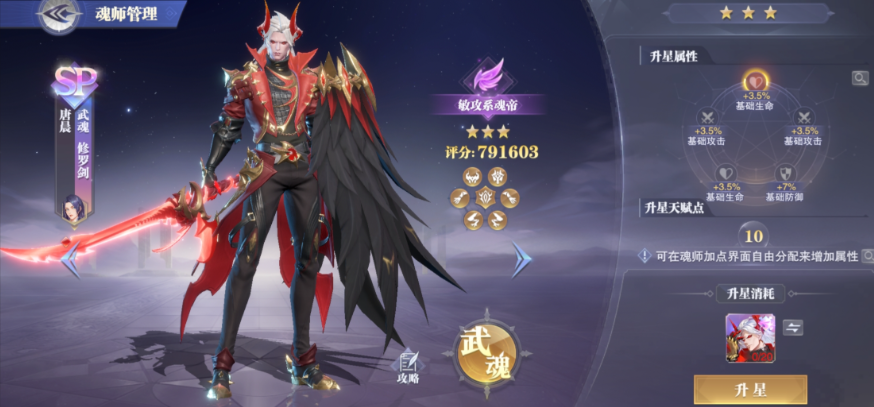Tap the small character portrait under 唐晨
Screen dimensions: 874x407
[72, 208]
